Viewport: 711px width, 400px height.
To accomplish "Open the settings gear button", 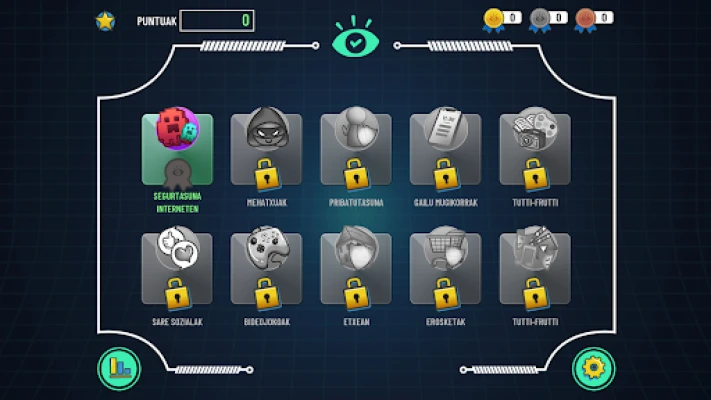I will [593, 368].
